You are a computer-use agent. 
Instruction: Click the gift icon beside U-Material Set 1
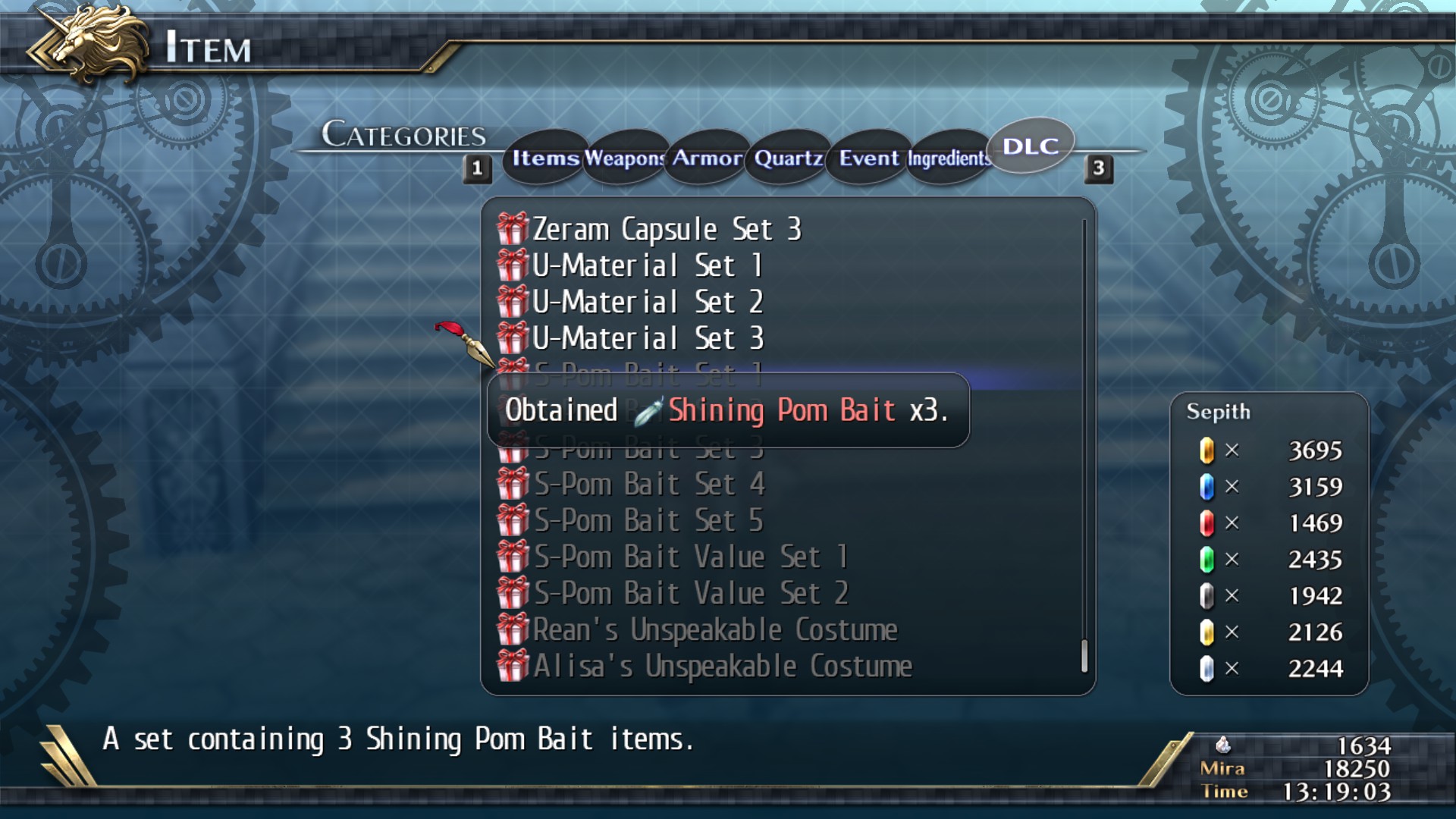tap(513, 265)
